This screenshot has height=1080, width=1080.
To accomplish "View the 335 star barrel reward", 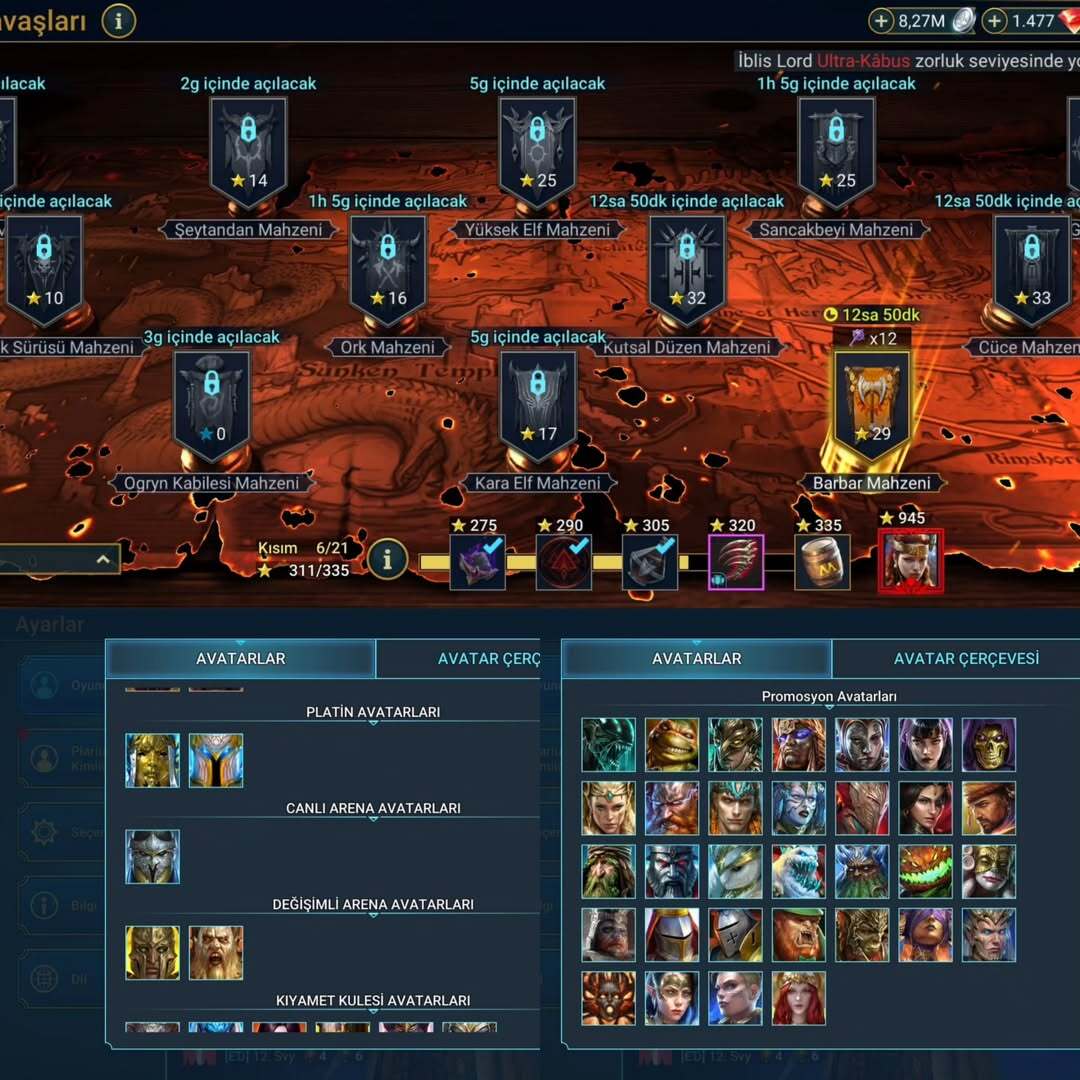I will click(822, 562).
